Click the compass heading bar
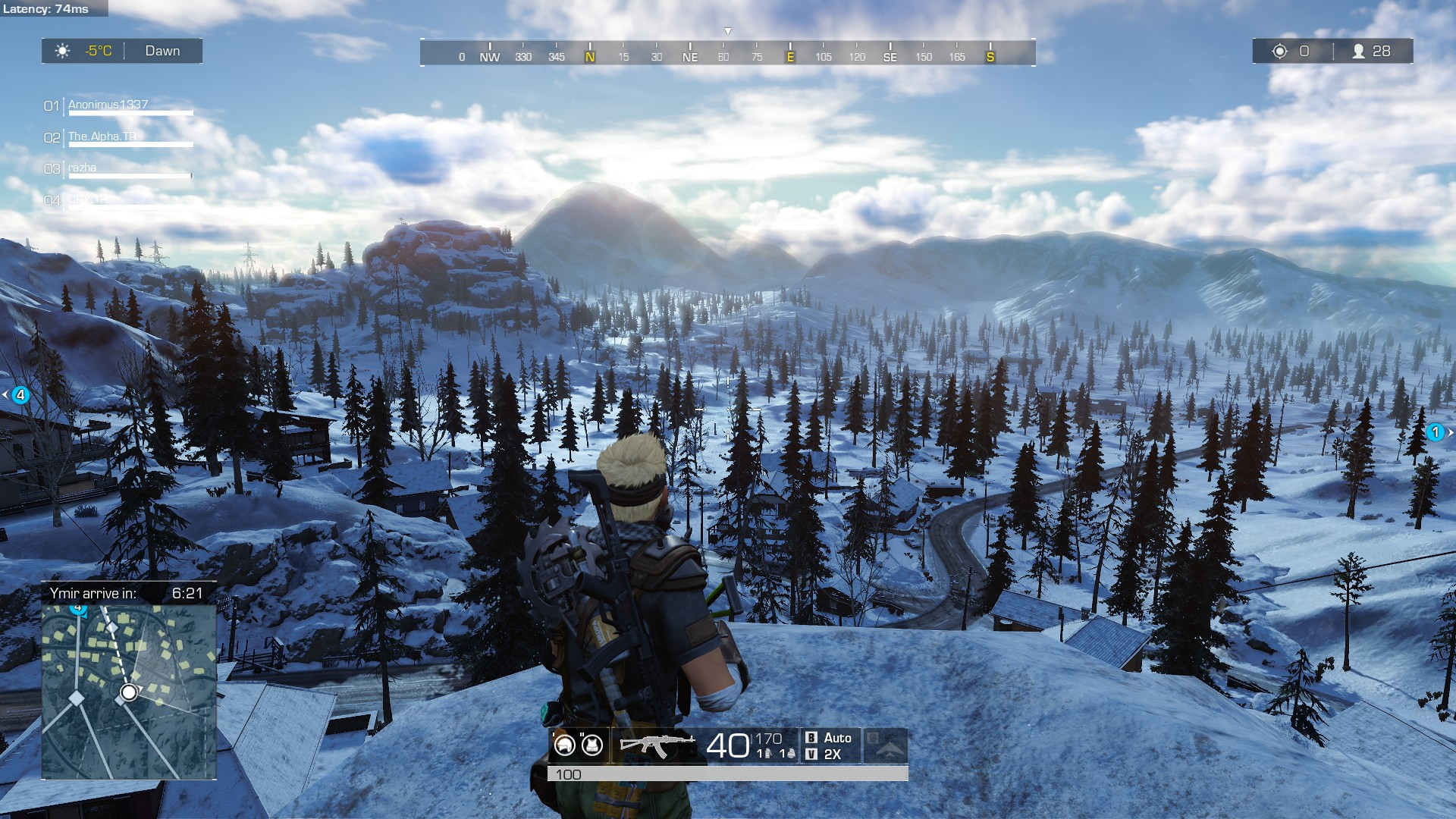1456x819 pixels. 728,53
